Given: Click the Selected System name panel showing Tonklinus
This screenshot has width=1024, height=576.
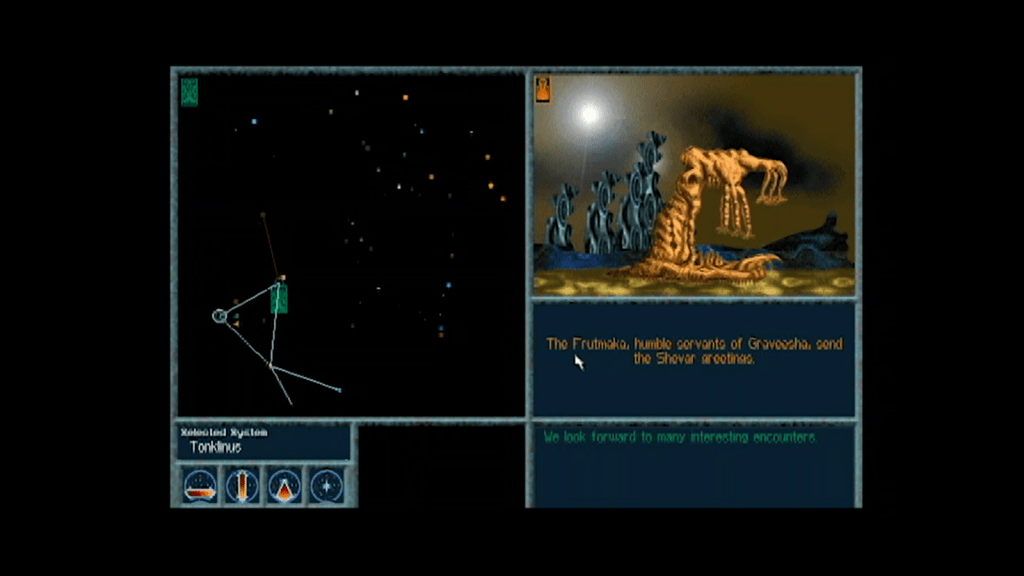Looking at the screenshot, I should [x=264, y=442].
